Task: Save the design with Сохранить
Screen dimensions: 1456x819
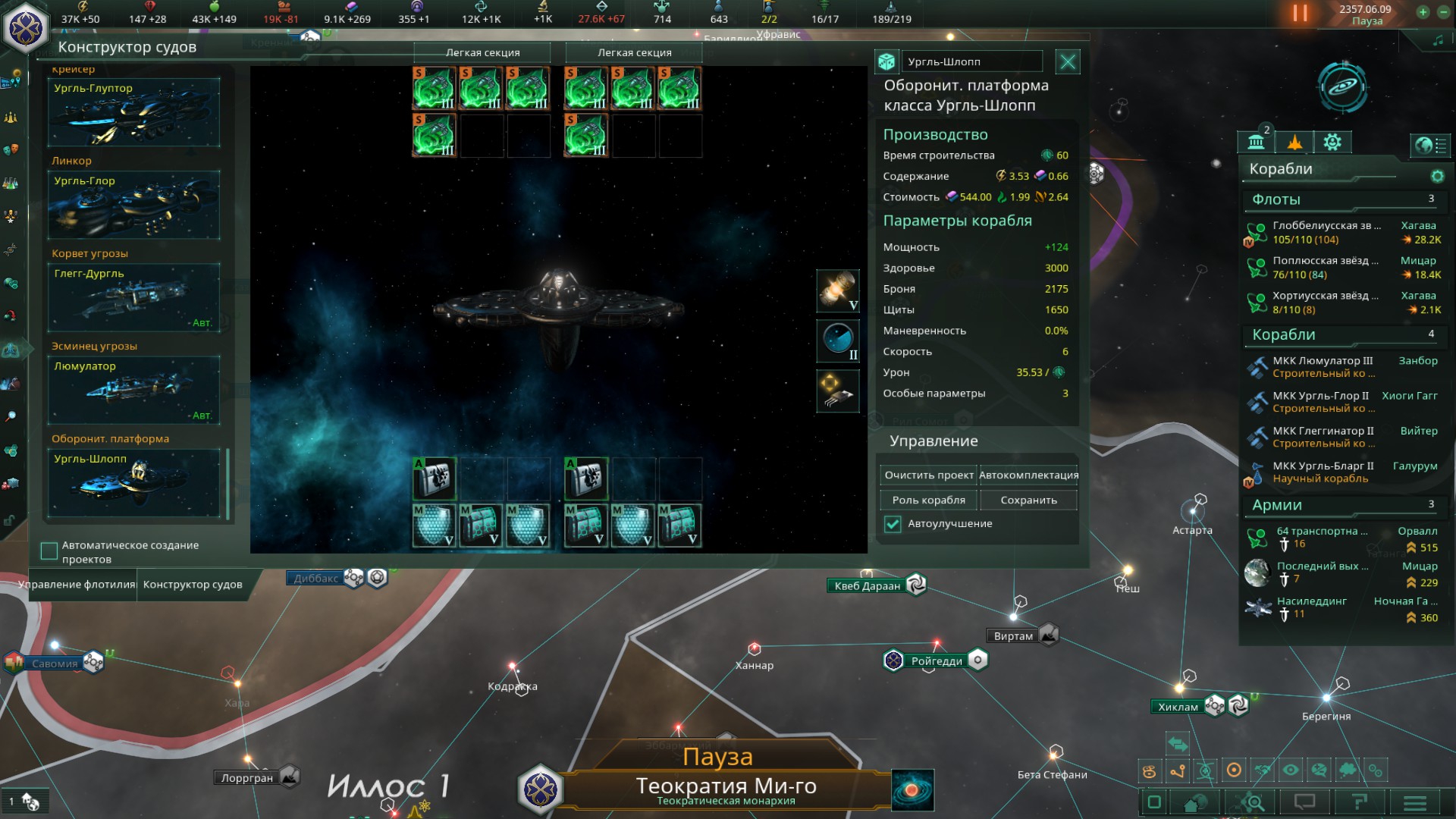Action: point(1028,500)
